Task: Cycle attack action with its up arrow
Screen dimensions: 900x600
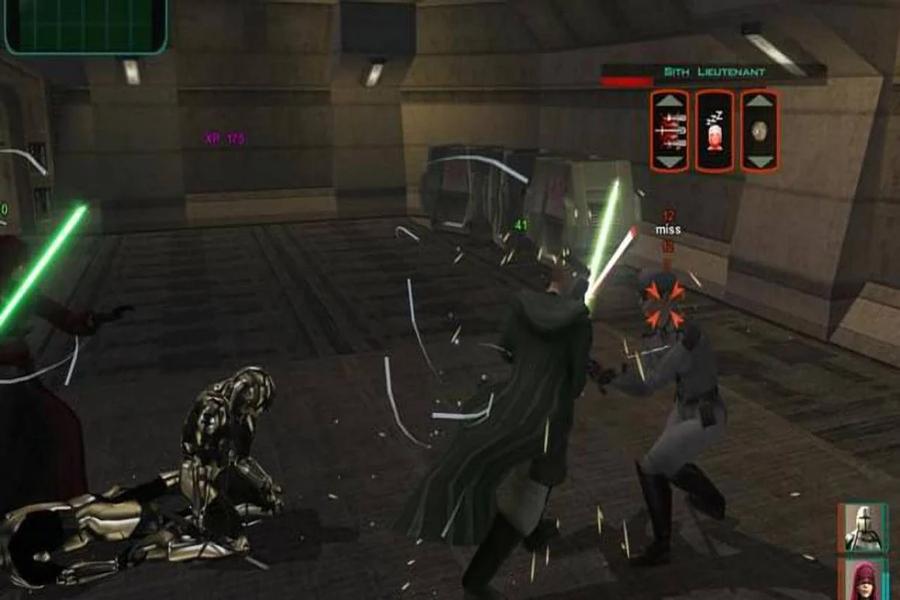Action: (669, 101)
